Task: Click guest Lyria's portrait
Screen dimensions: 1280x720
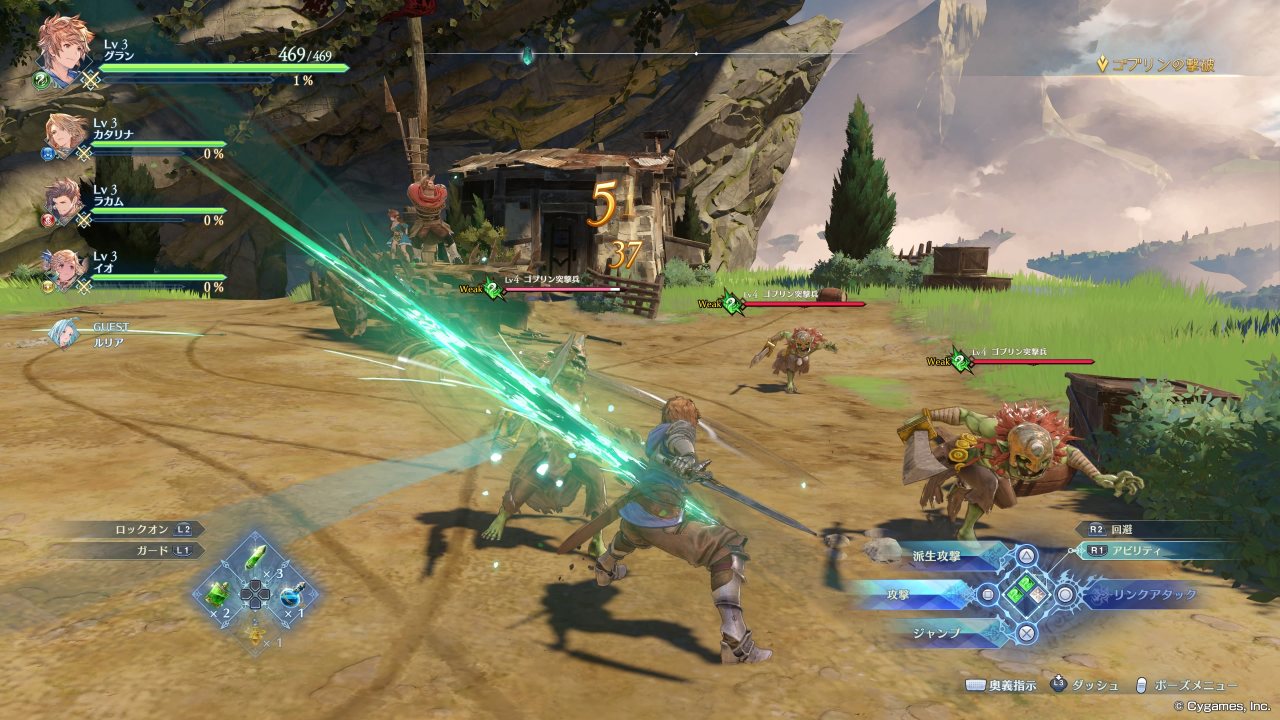Action: pos(65,332)
